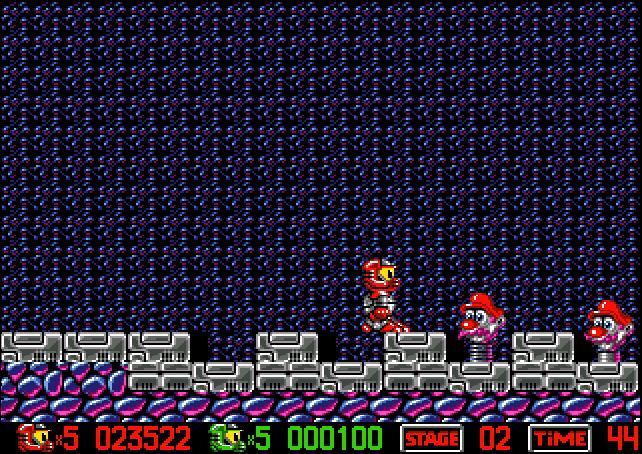Click the red player one lives icon
The image size is (642, 454).
[x=34, y=438]
